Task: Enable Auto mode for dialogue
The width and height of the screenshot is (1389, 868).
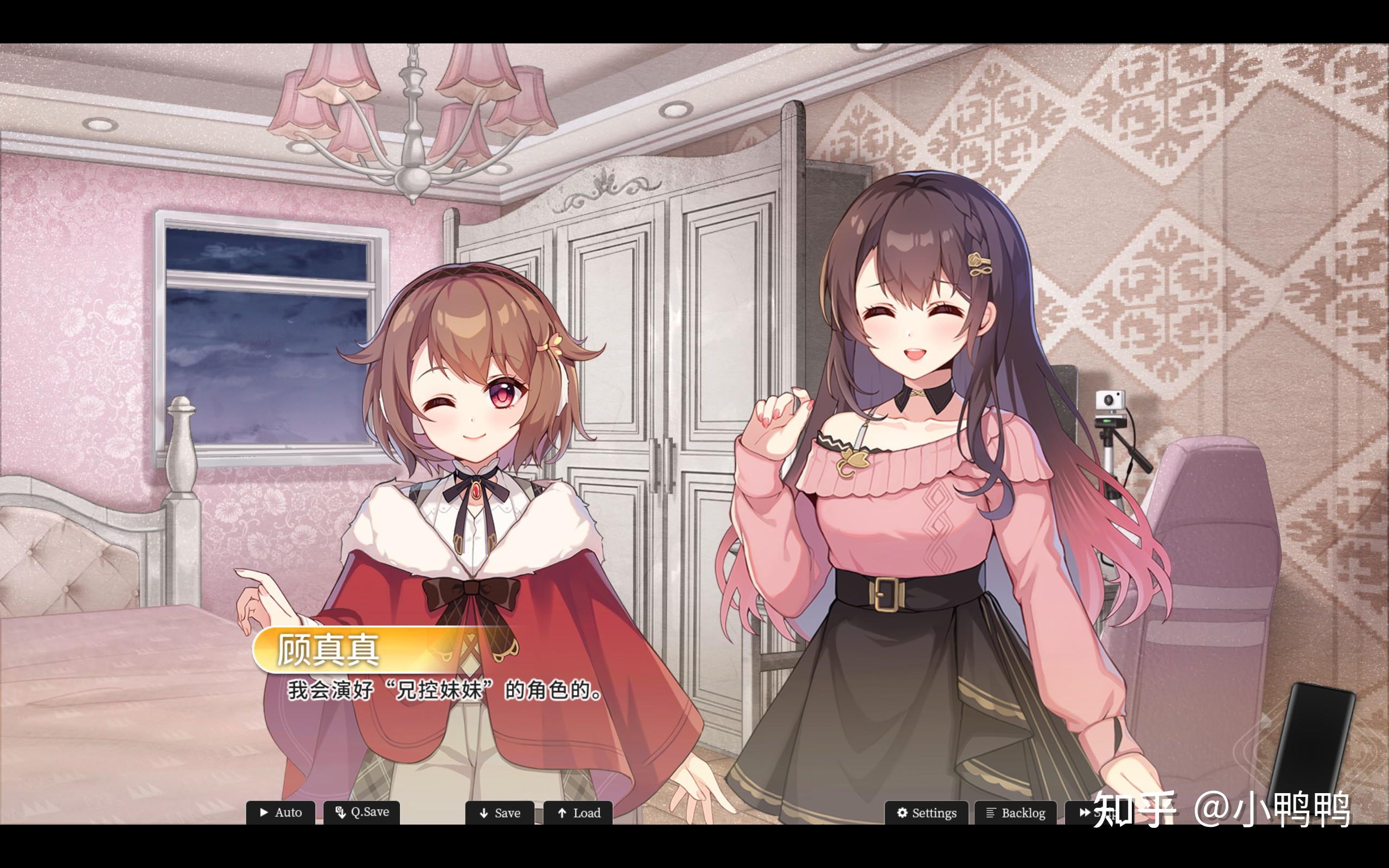Action: point(281,812)
